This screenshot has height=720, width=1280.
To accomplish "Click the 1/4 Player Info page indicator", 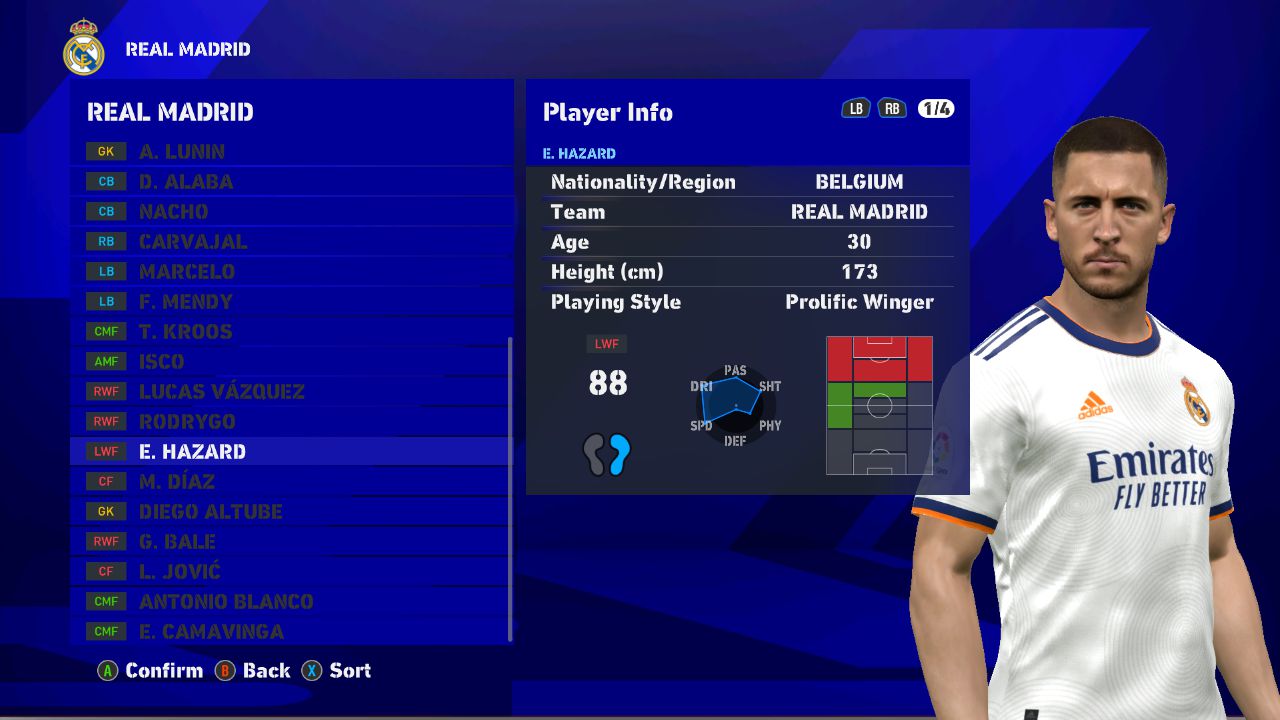I will point(936,109).
